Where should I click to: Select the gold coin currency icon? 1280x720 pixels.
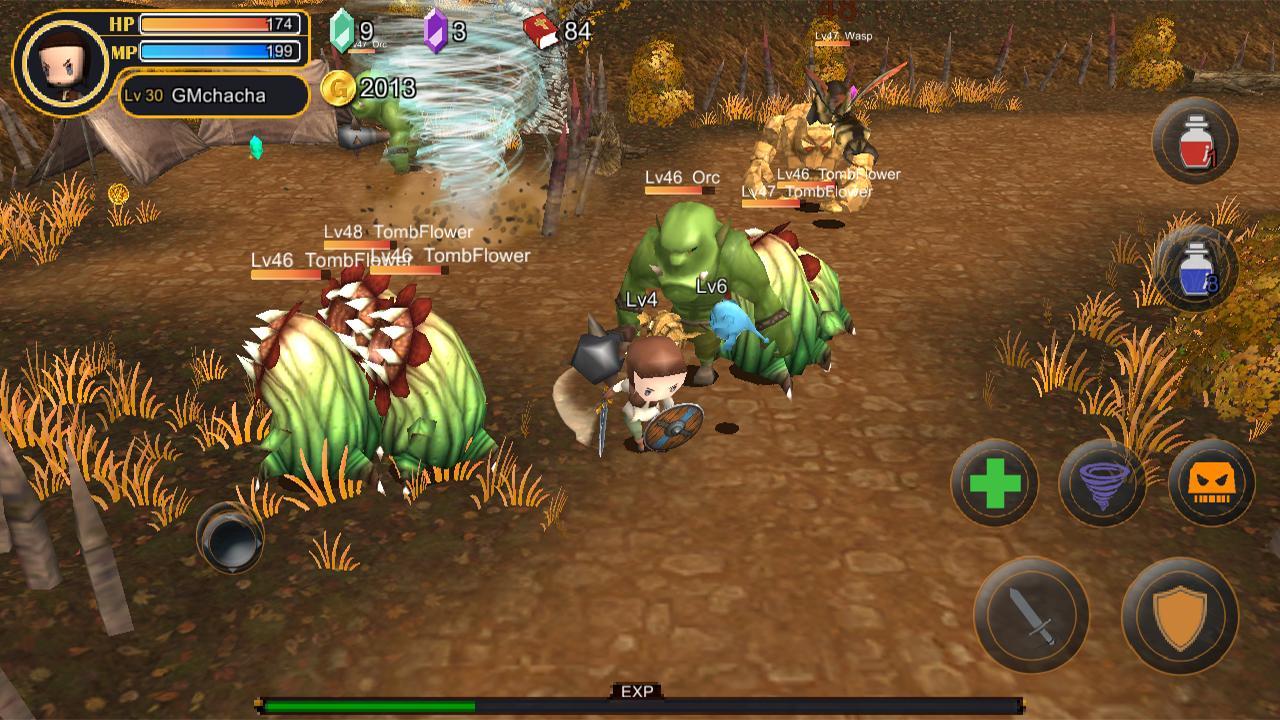338,89
